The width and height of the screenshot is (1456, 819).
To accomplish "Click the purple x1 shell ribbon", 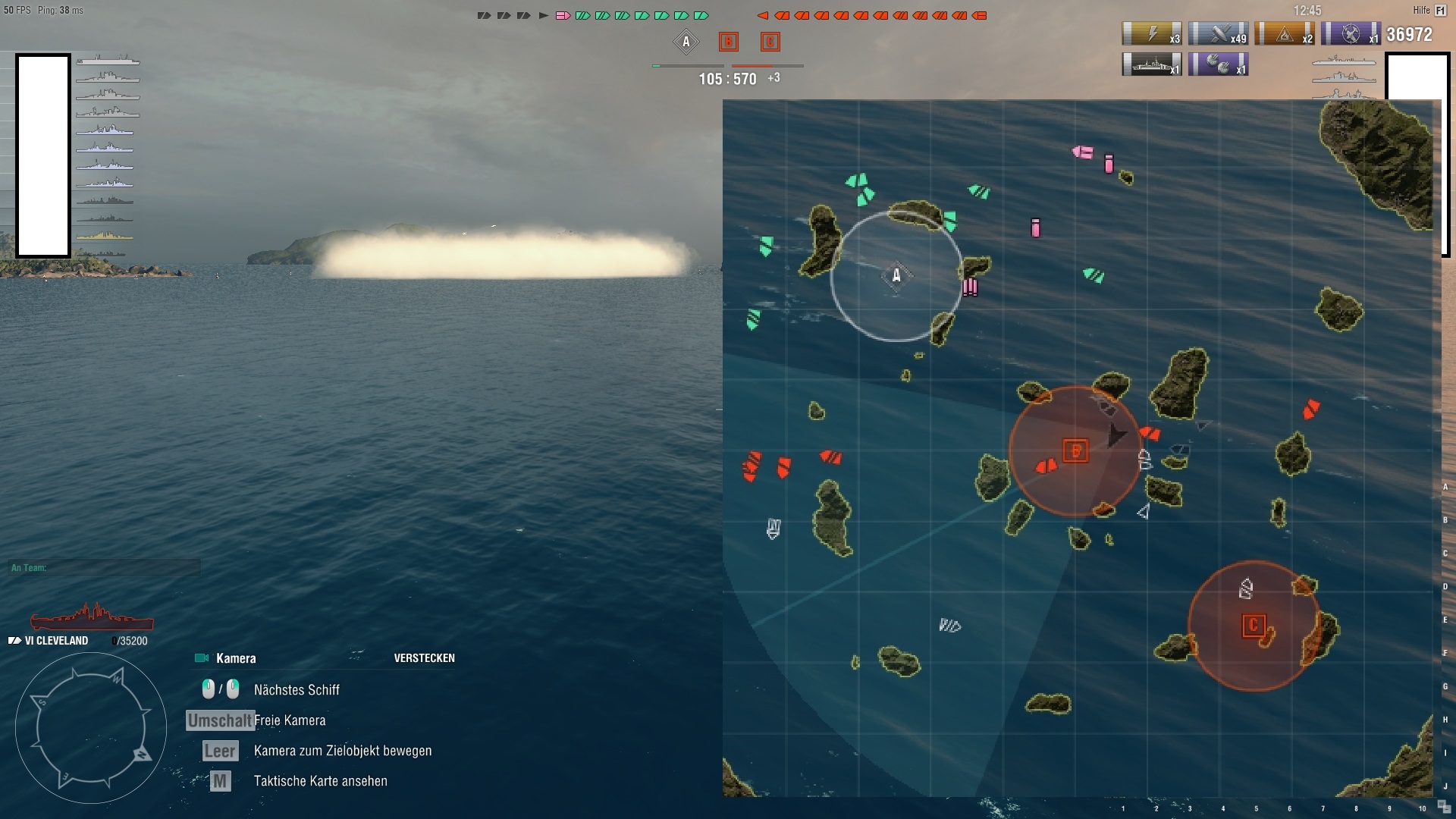I will [1219, 64].
